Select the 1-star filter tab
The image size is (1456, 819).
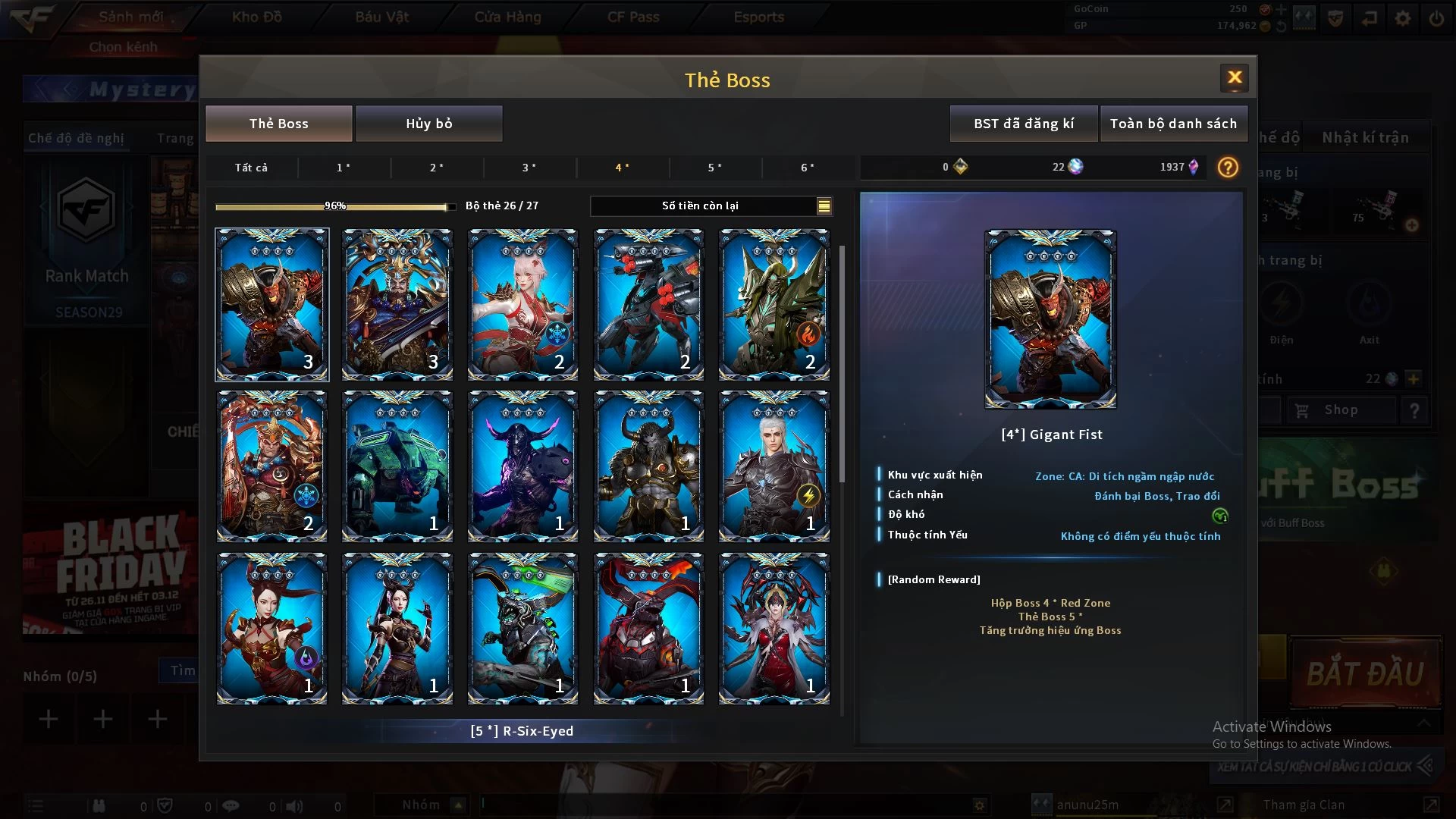[344, 168]
